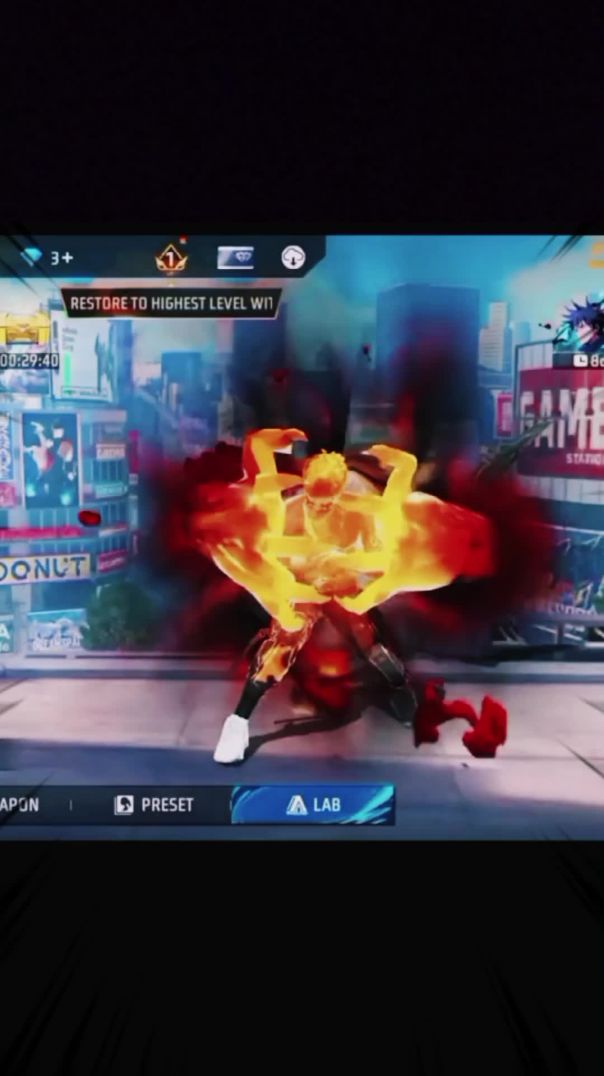The width and height of the screenshot is (604, 1076).
Task: Select the partially visible Weapon tab
Action: click(20, 805)
